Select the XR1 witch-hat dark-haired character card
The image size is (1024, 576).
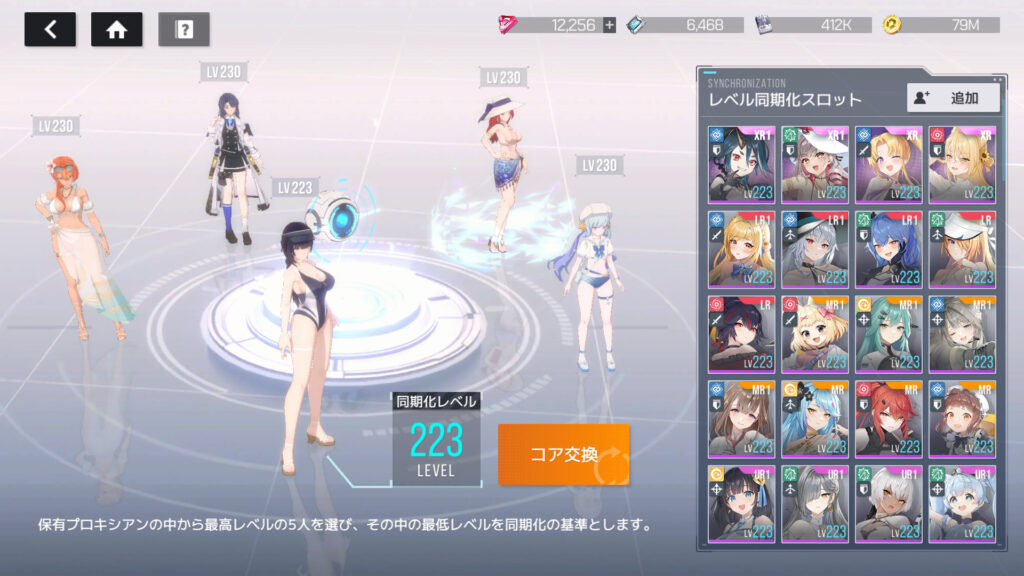click(x=741, y=163)
